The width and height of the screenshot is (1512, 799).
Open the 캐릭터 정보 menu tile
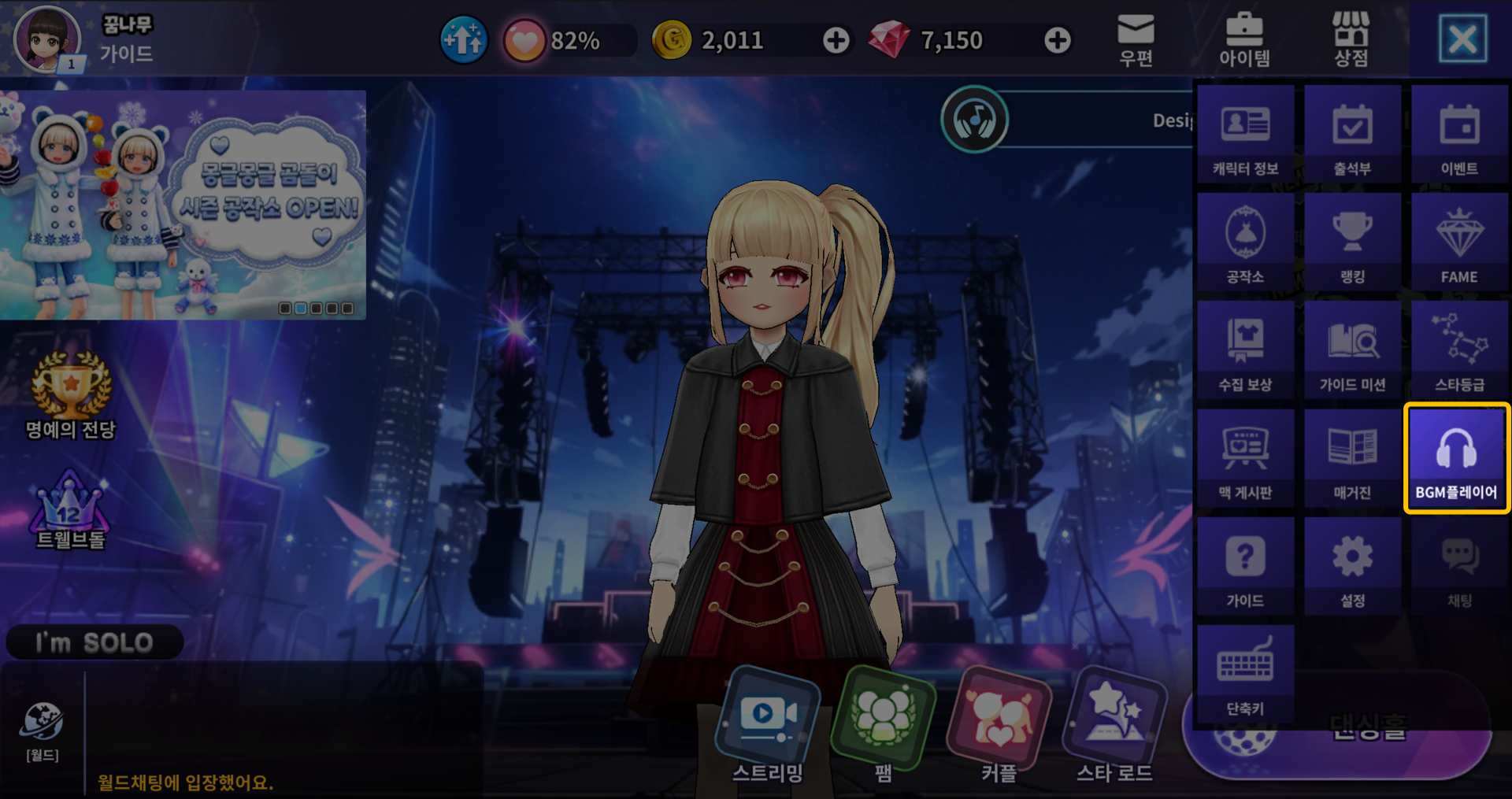tap(1245, 135)
